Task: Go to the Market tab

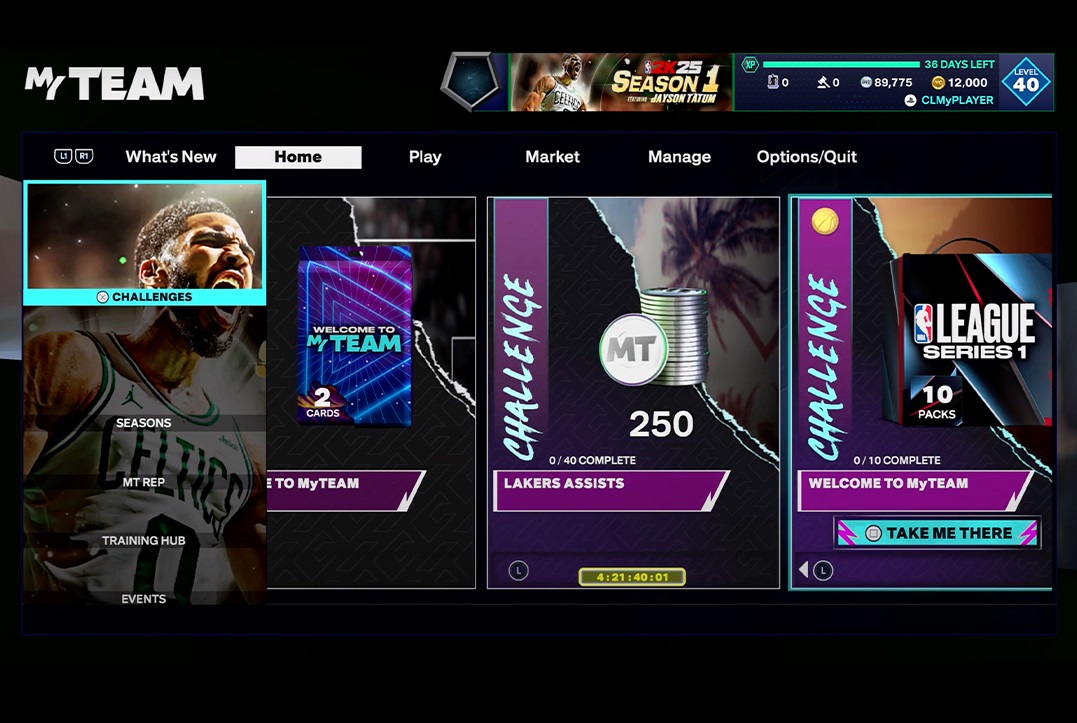Action: tap(552, 157)
